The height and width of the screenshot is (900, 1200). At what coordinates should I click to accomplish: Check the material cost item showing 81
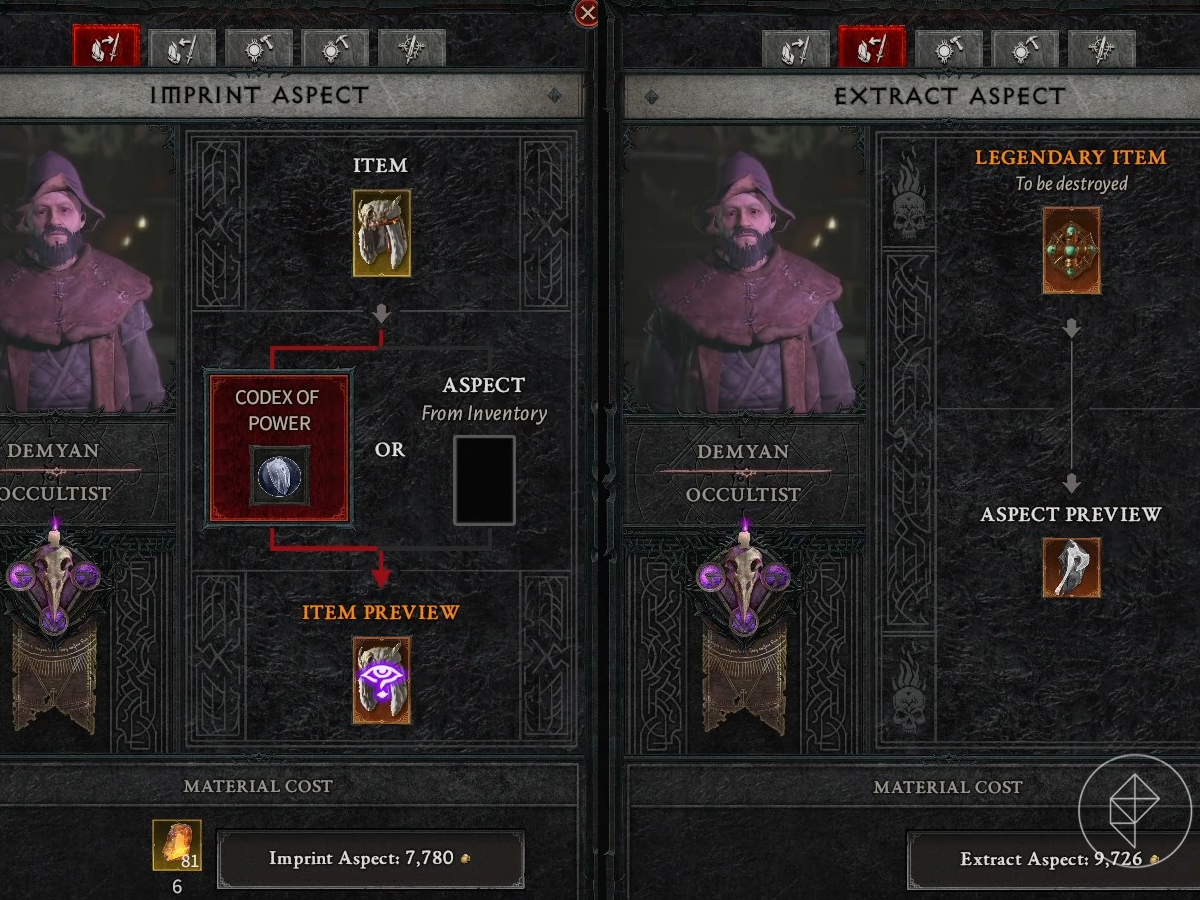177,845
